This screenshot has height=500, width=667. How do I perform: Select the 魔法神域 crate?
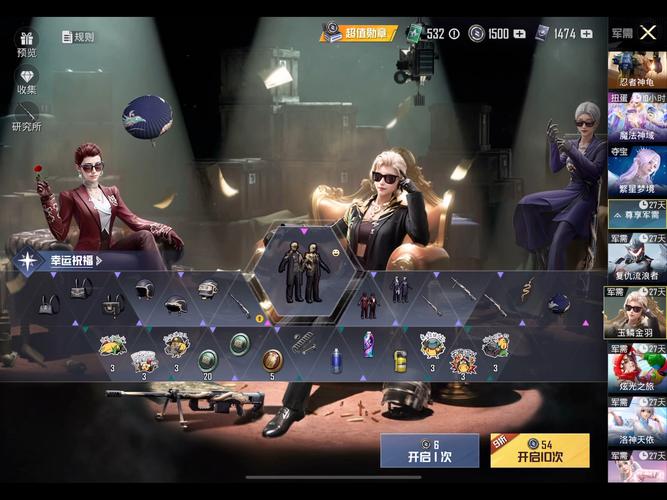636,118
